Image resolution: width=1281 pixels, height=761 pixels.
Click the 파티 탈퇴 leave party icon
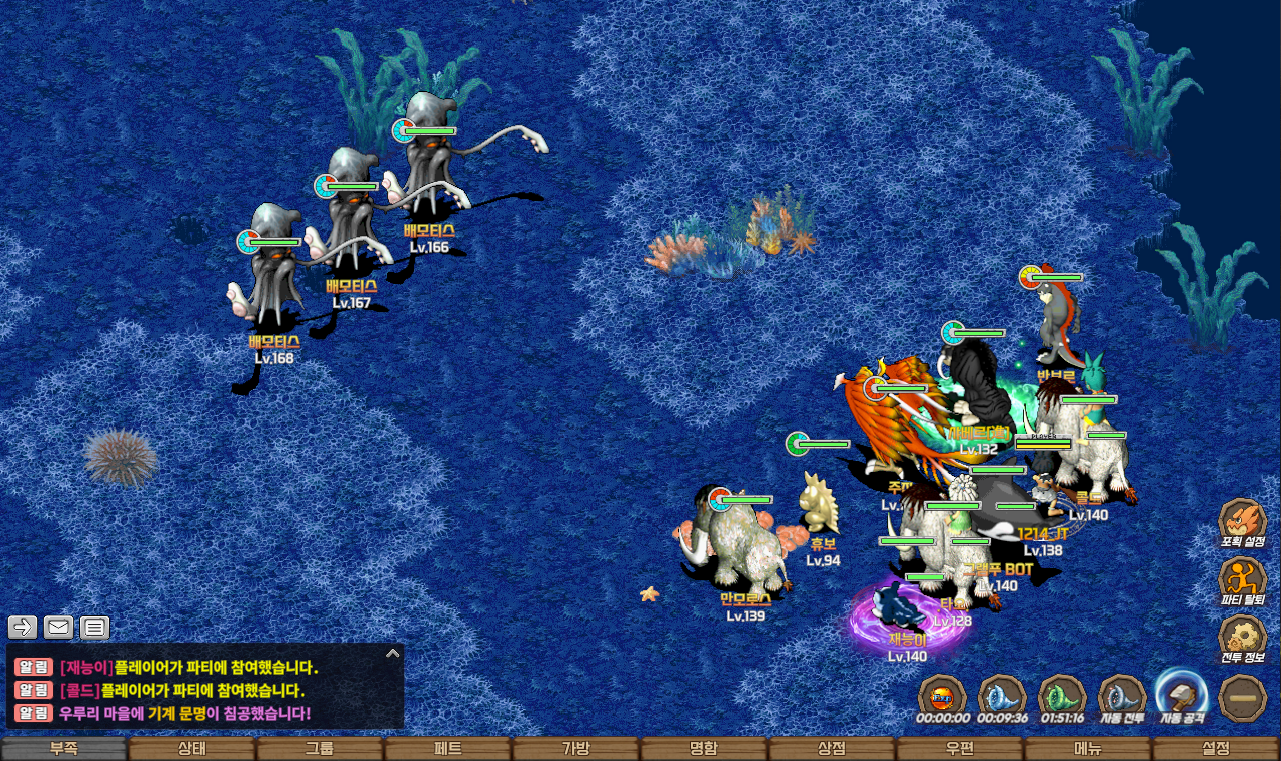pos(1243,581)
